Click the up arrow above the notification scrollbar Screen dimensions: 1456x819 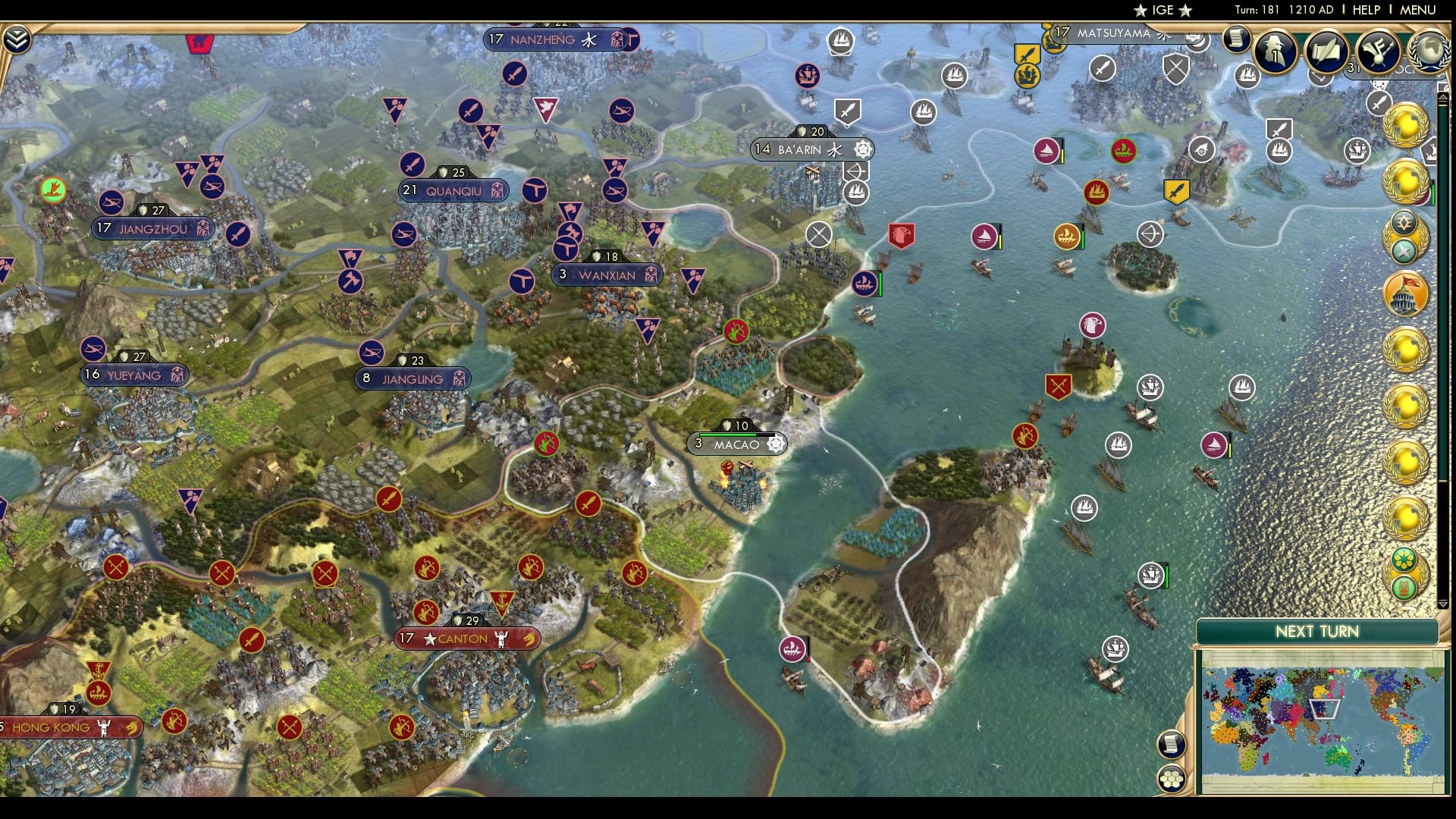(x=1443, y=96)
